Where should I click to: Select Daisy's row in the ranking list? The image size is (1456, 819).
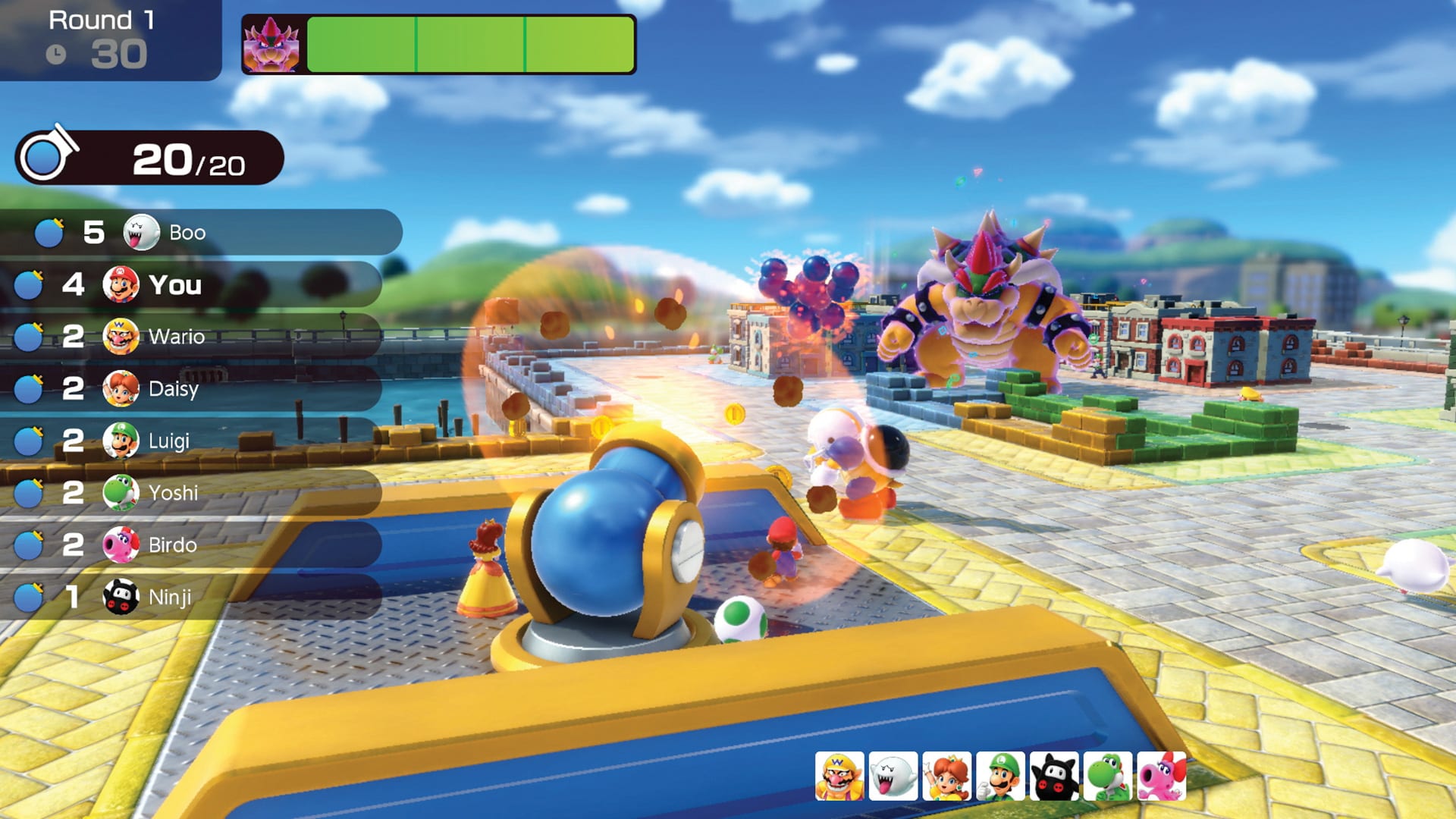point(190,388)
